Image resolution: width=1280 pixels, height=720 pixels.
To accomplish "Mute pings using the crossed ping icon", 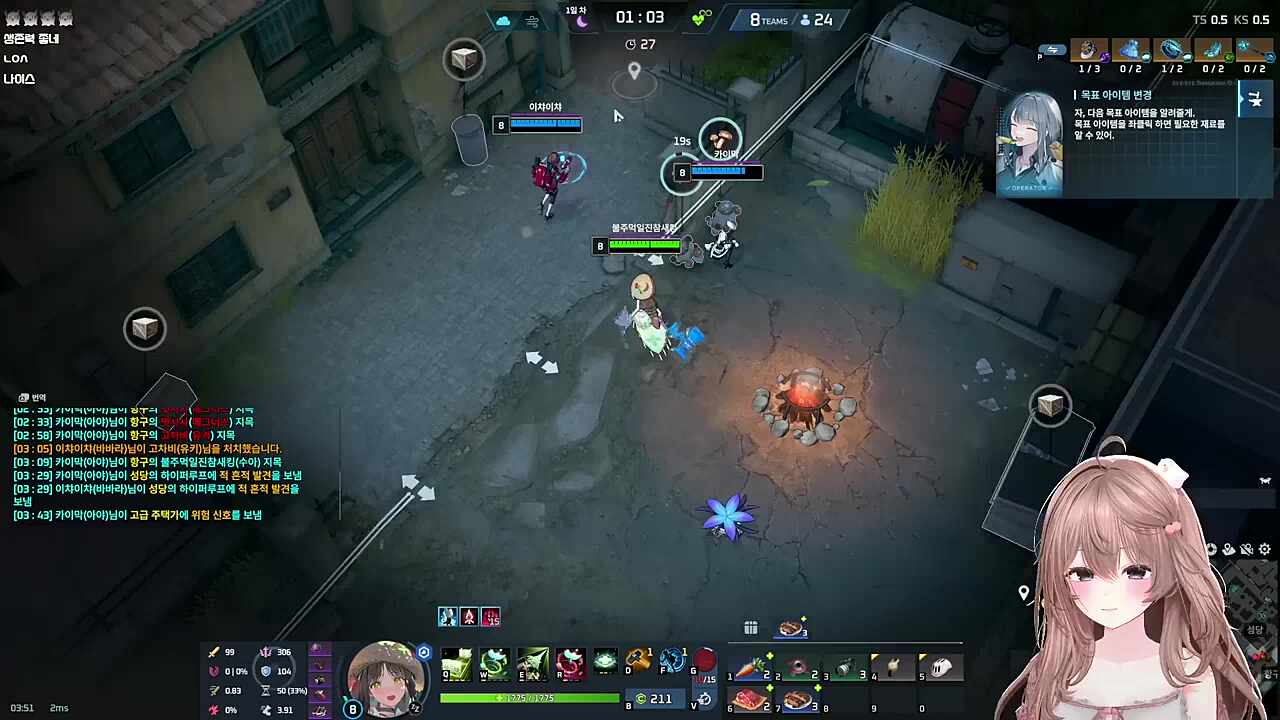I will point(1246,549).
